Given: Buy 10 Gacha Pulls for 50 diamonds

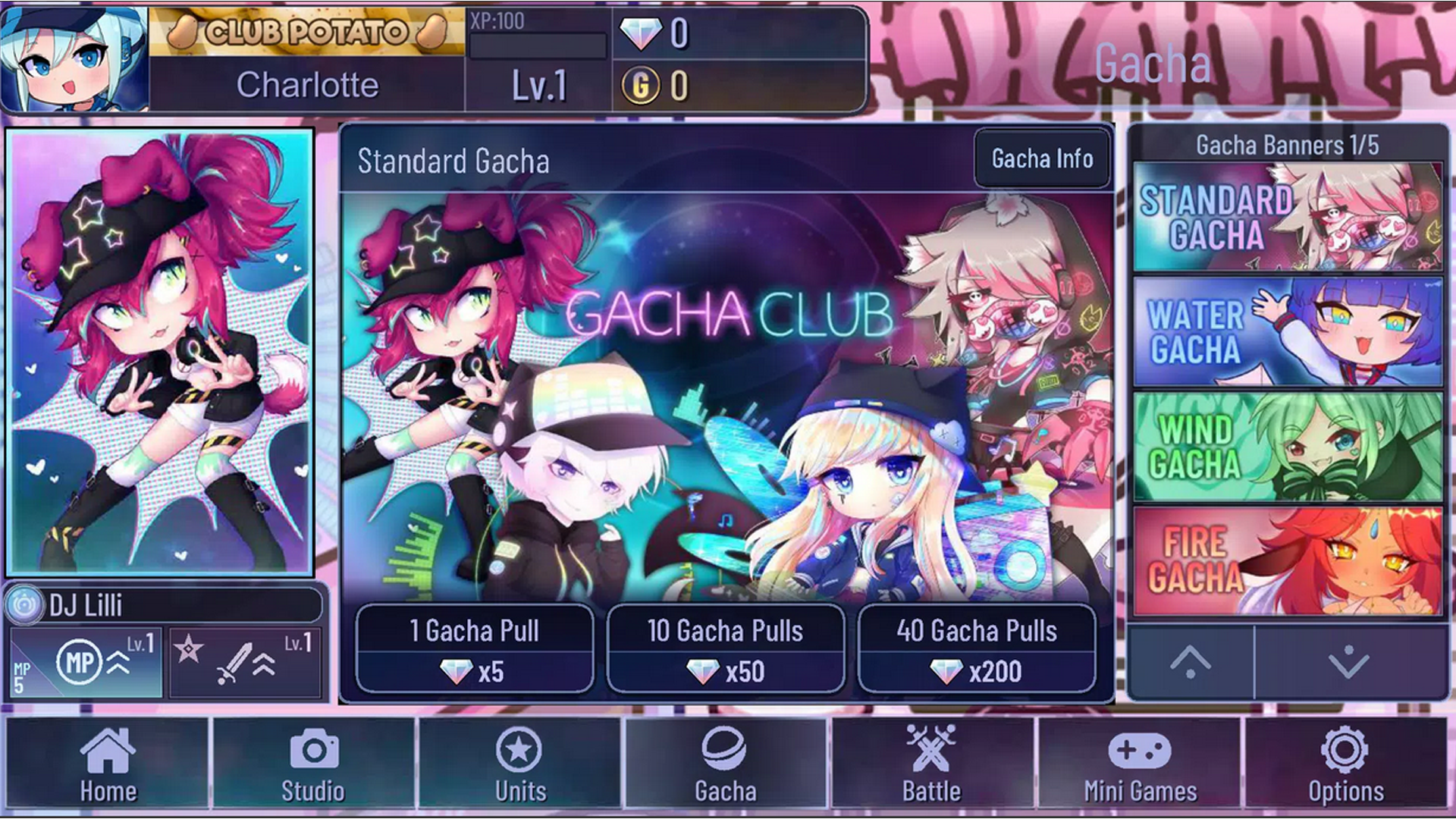Looking at the screenshot, I should tap(726, 648).
